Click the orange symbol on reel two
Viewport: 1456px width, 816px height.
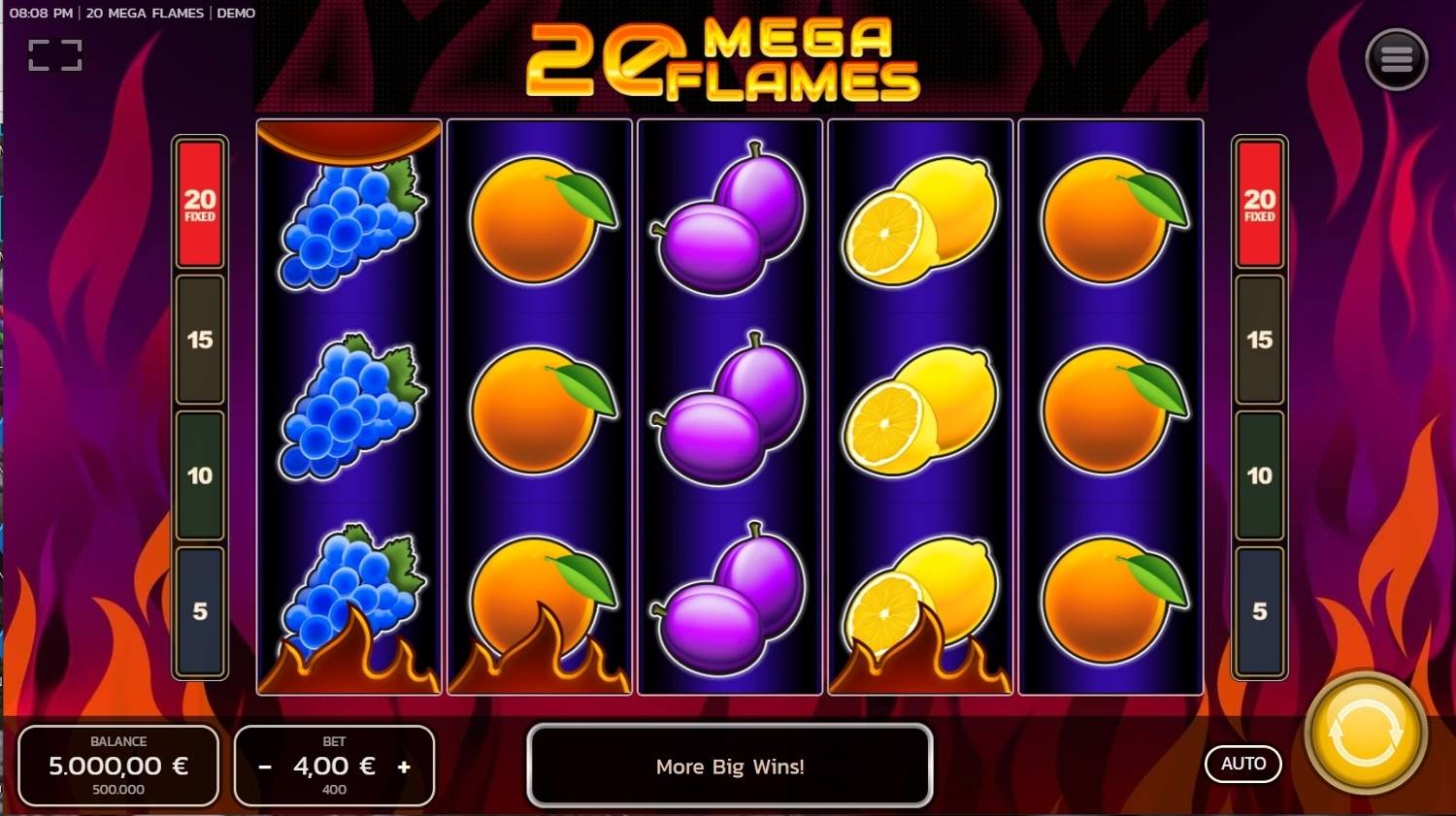click(537, 408)
